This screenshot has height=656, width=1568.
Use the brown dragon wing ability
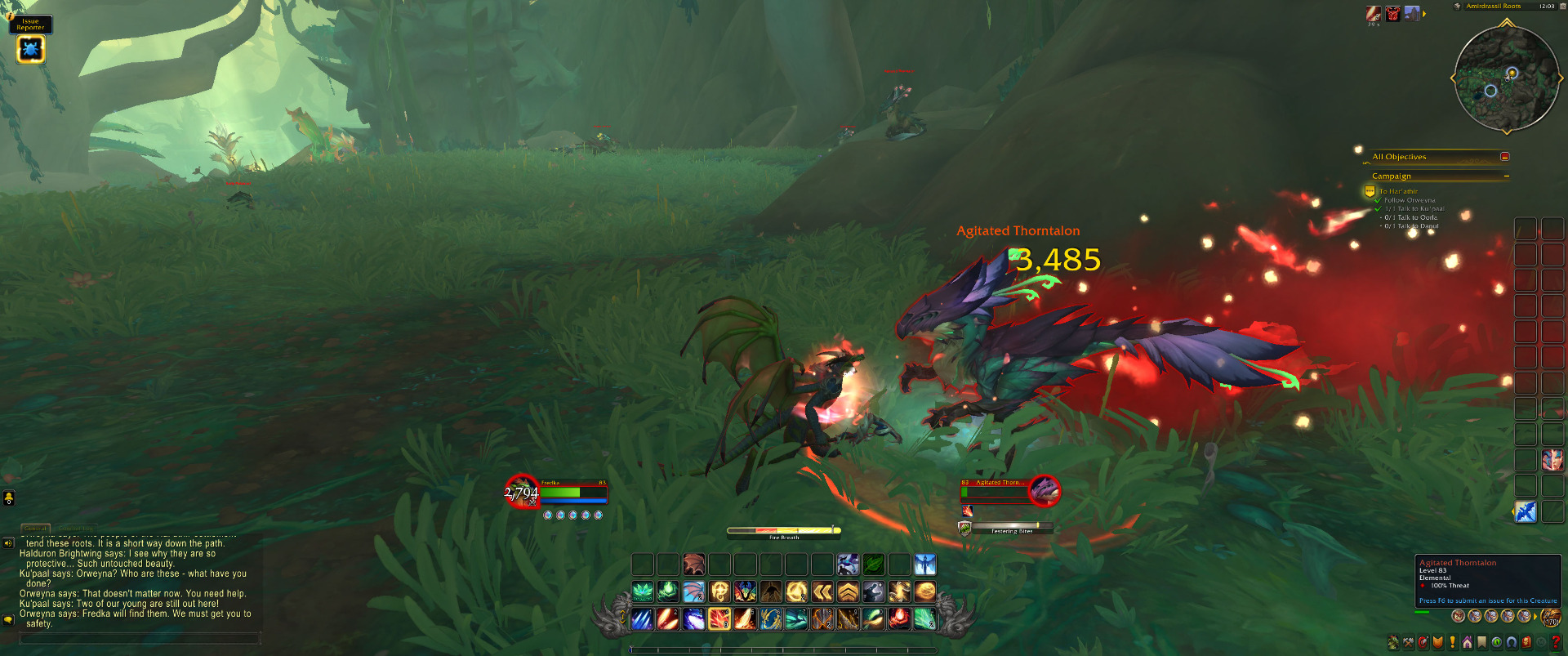[693, 565]
